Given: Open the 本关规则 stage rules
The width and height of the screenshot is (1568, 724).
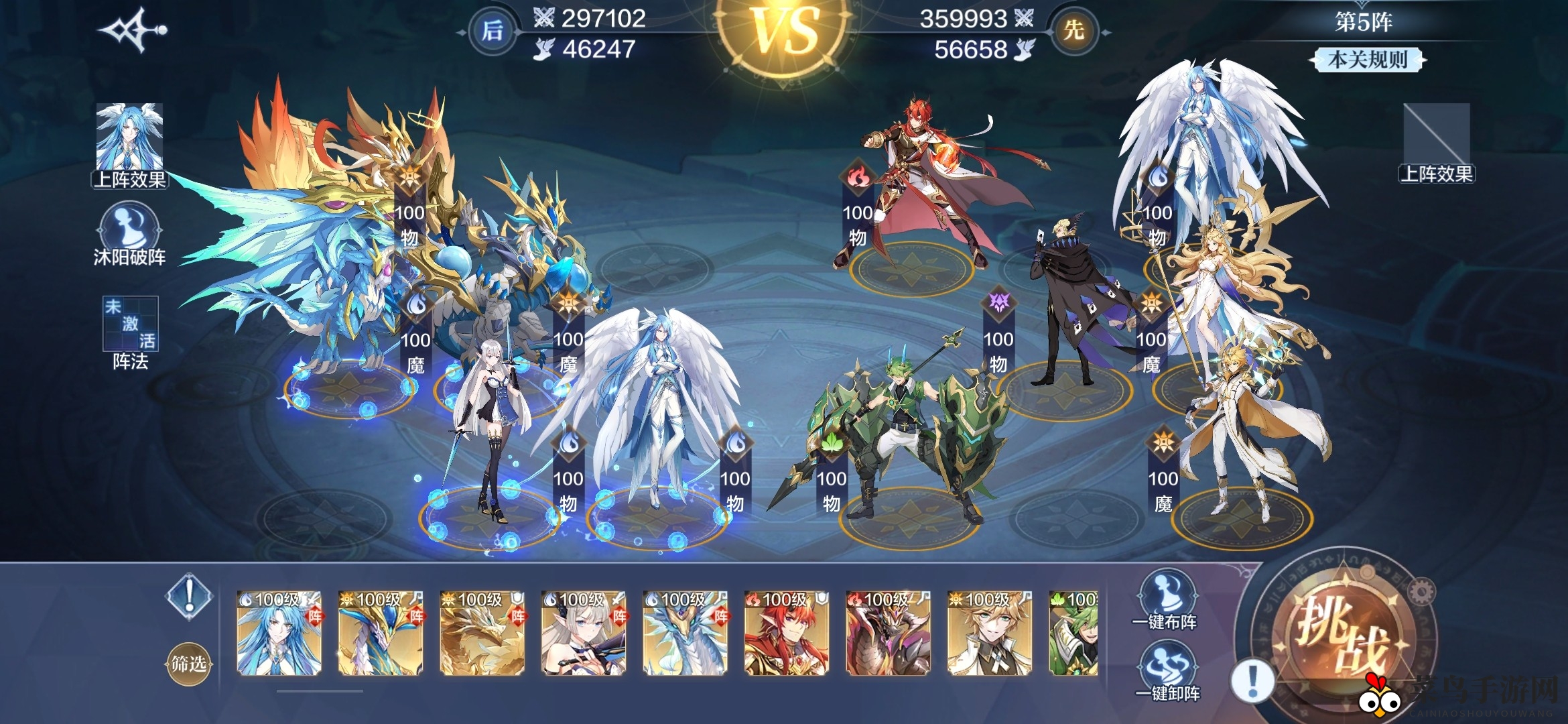Looking at the screenshot, I should [1367, 60].
